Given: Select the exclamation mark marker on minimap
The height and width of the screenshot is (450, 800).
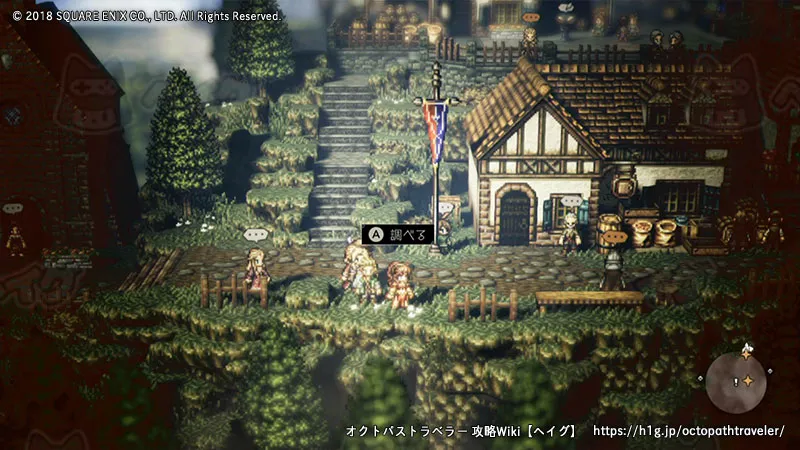Looking at the screenshot, I should (x=736, y=381).
